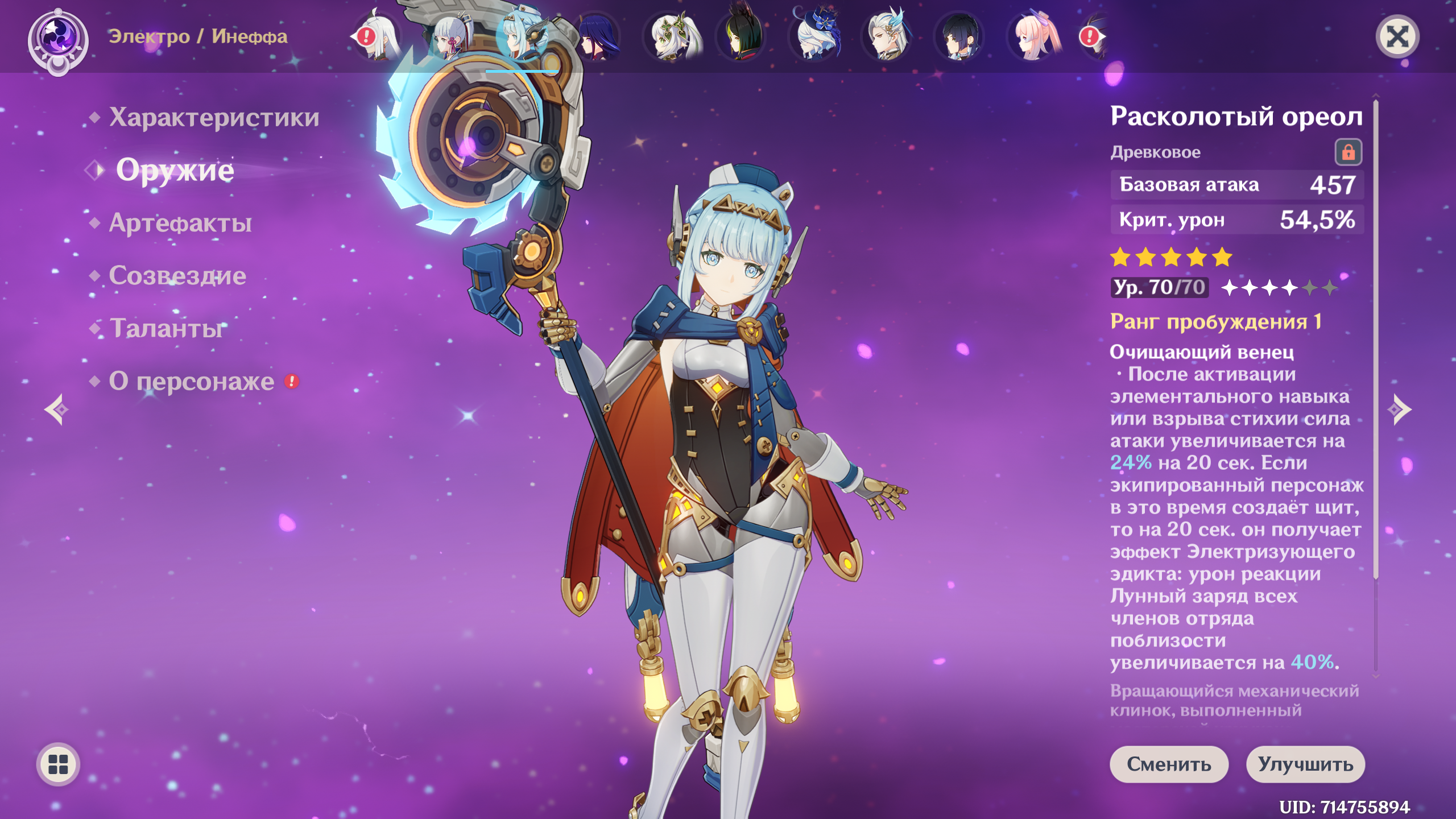Select Raiden Shogun's portrait
Screen dimensions: 1456x819
click(x=597, y=38)
